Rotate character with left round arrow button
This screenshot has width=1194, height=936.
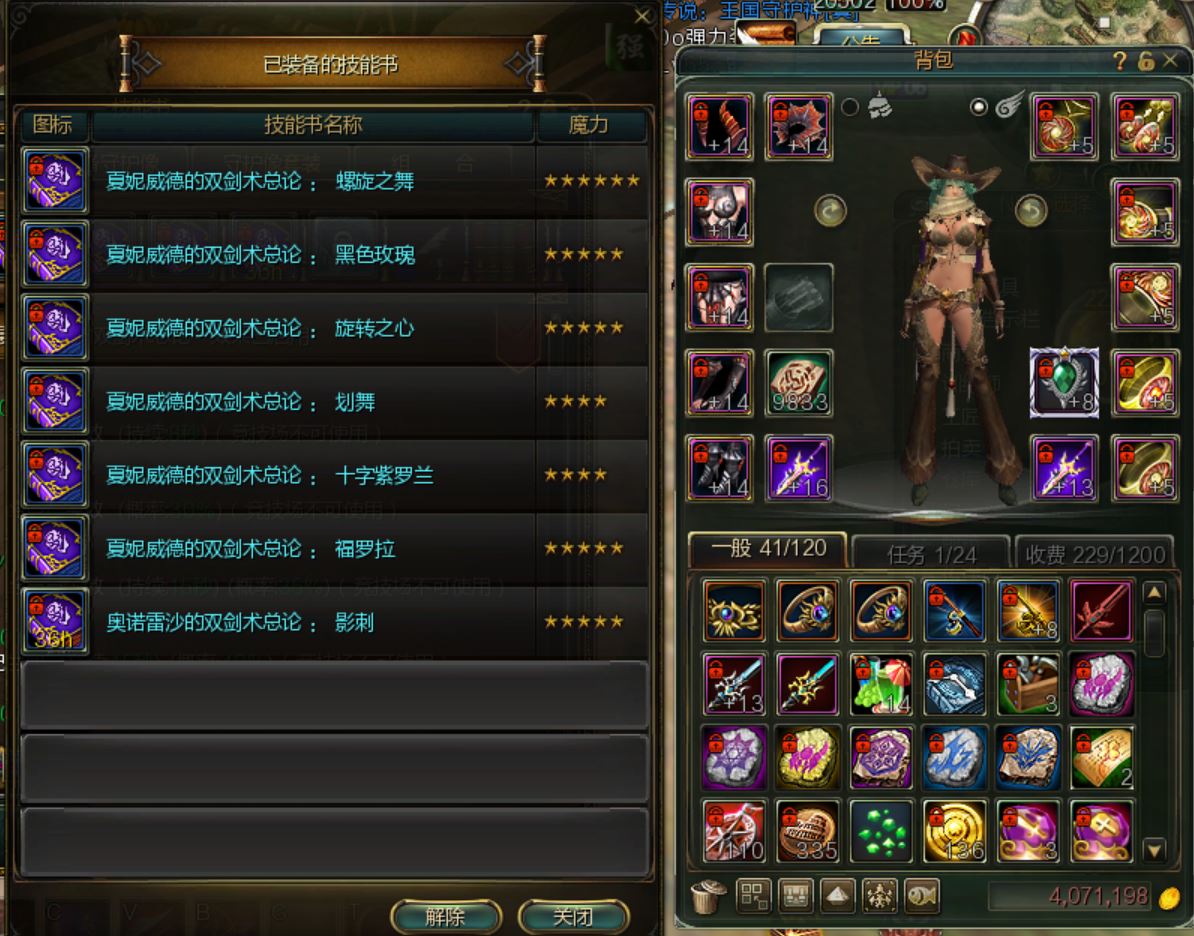(830, 210)
